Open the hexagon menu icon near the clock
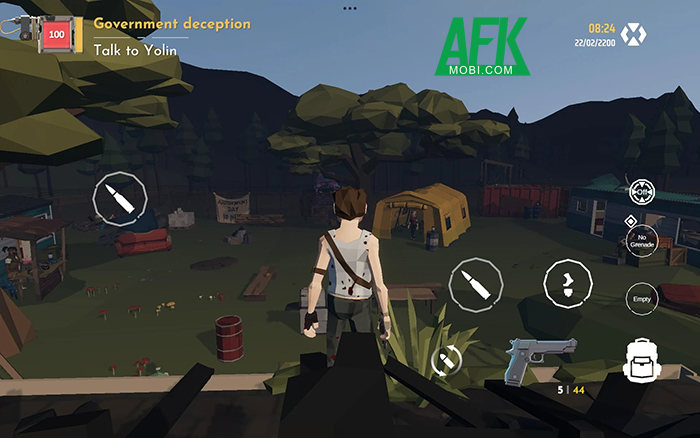Viewport: 700px width, 438px height. [631, 35]
